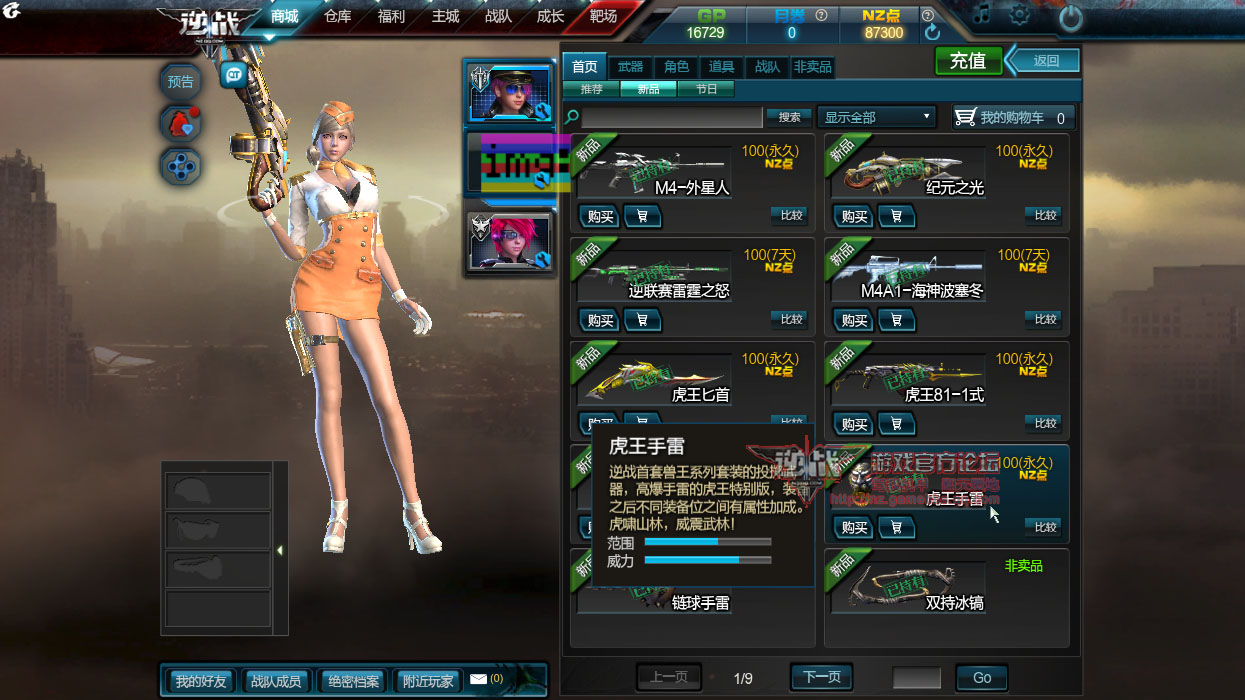Open 我的好友 friends list

pyautogui.click(x=201, y=681)
